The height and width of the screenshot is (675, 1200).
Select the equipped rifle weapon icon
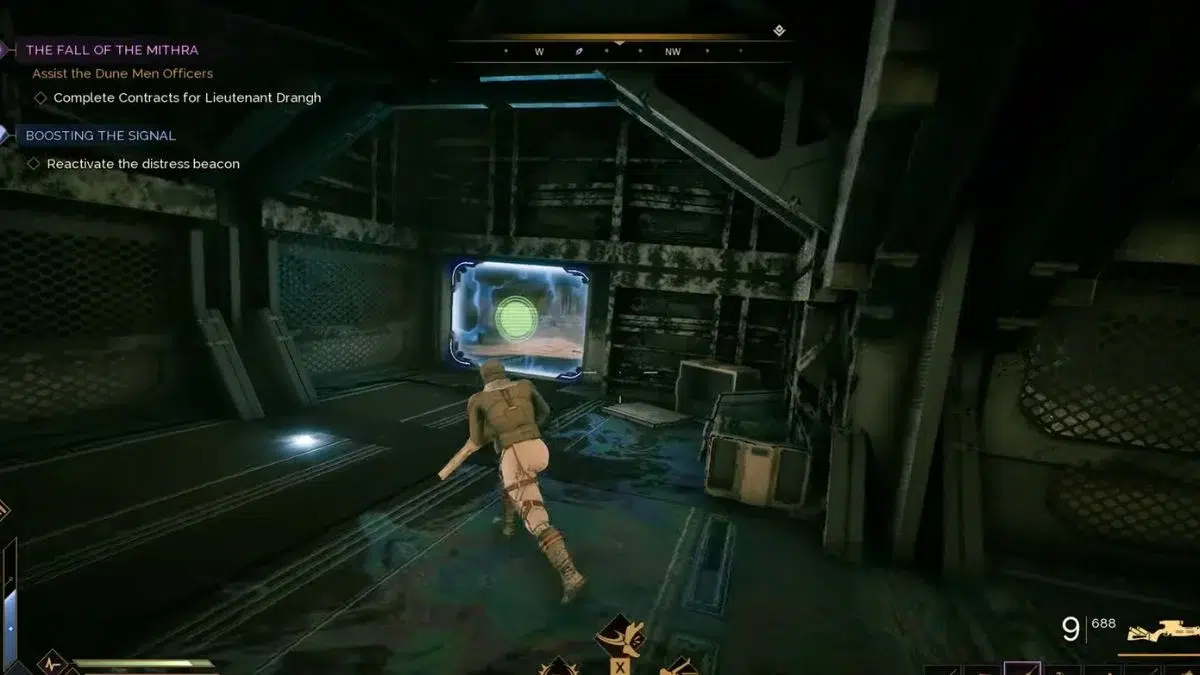tap(1162, 632)
